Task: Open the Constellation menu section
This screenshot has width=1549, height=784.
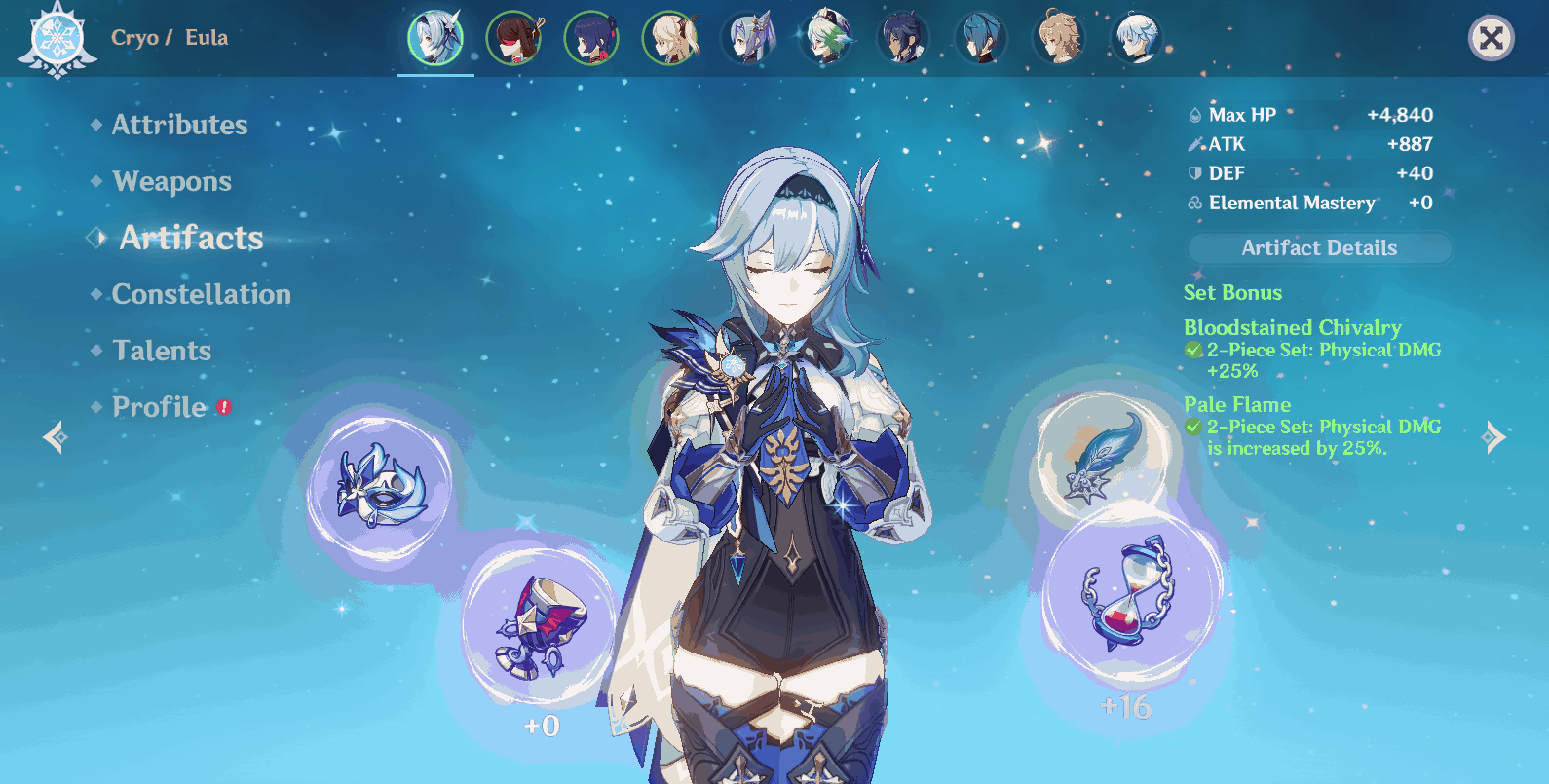Action: click(x=202, y=294)
